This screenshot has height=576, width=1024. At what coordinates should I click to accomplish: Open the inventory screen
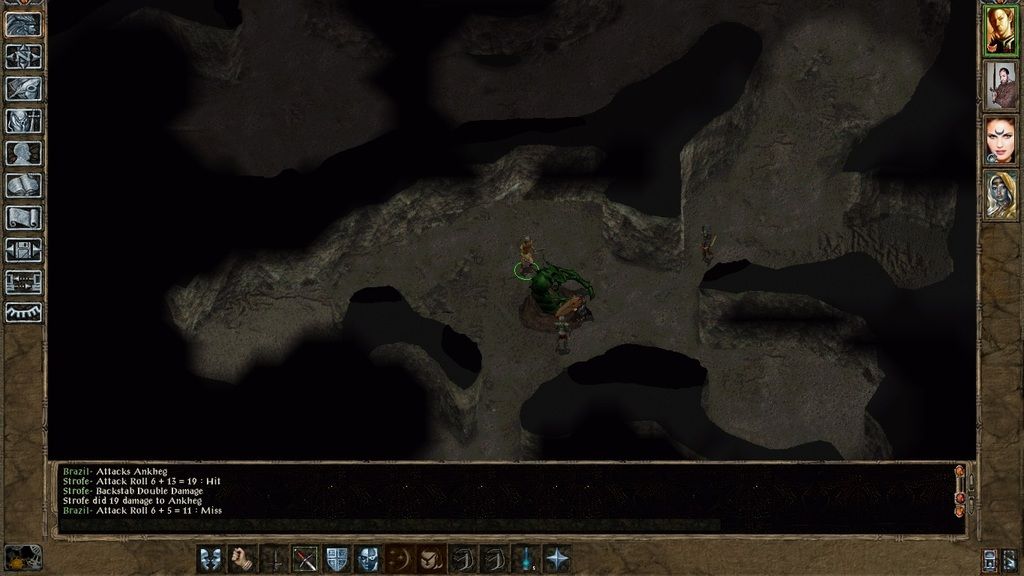click(23, 120)
